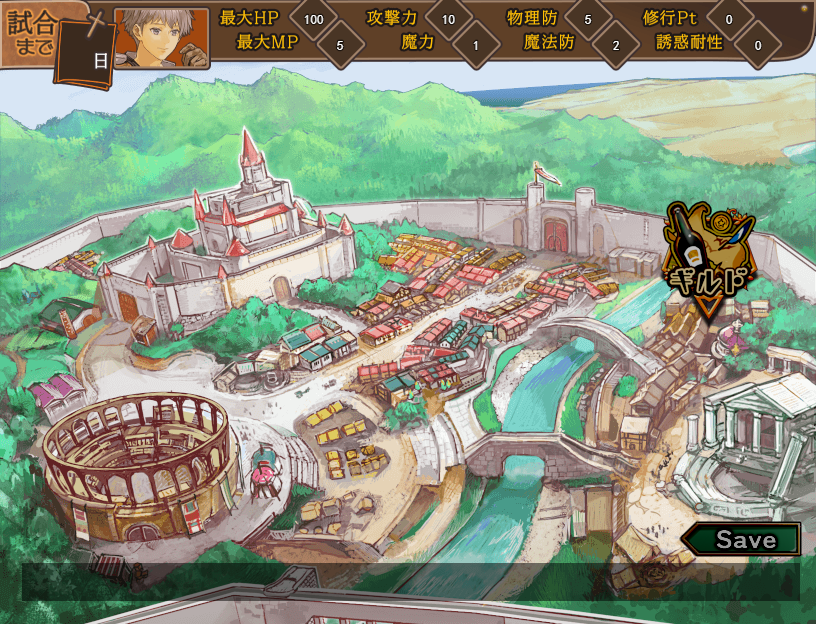Click the Save button
Screen dimensions: 816x624
pyautogui.click(x=744, y=540)
